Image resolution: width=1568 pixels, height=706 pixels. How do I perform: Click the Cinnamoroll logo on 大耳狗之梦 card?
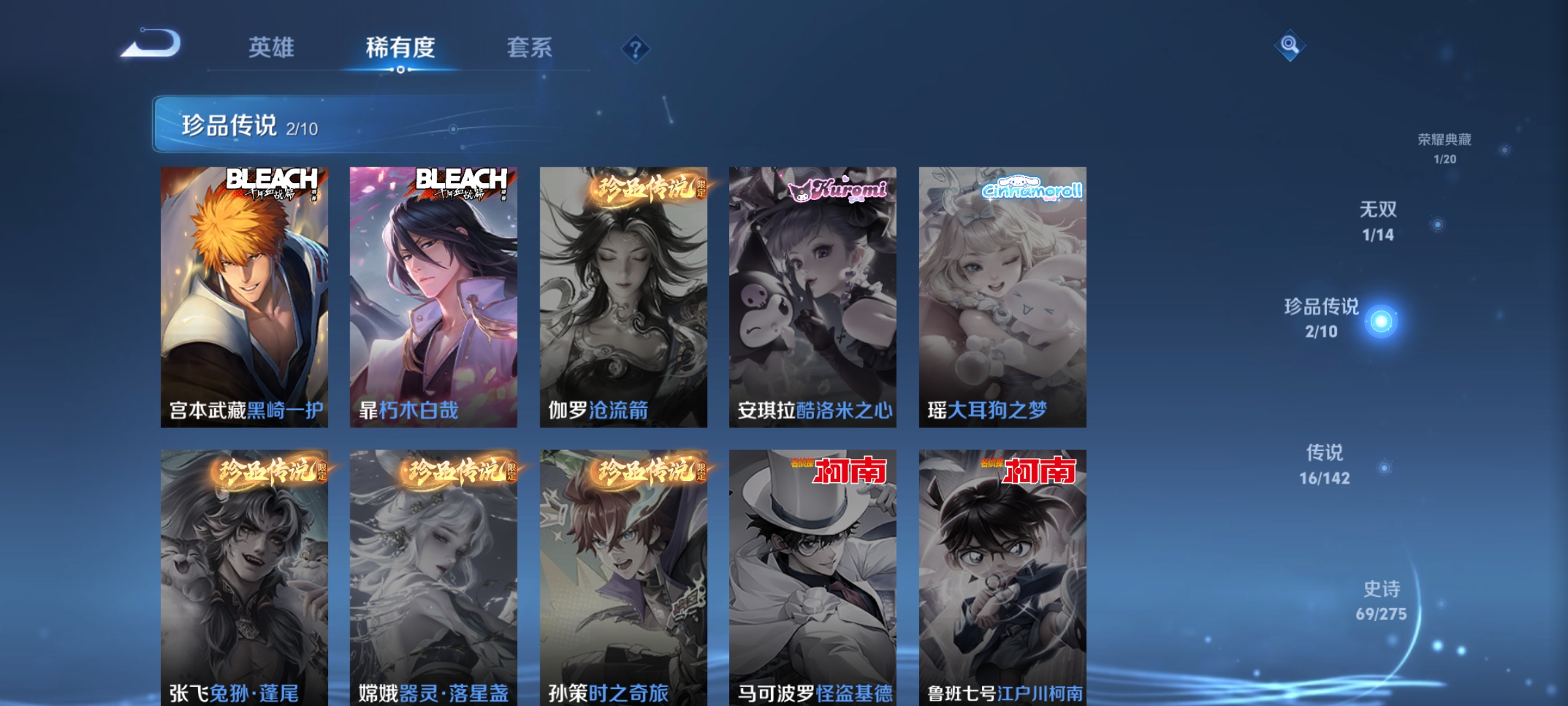(1024, 189)
